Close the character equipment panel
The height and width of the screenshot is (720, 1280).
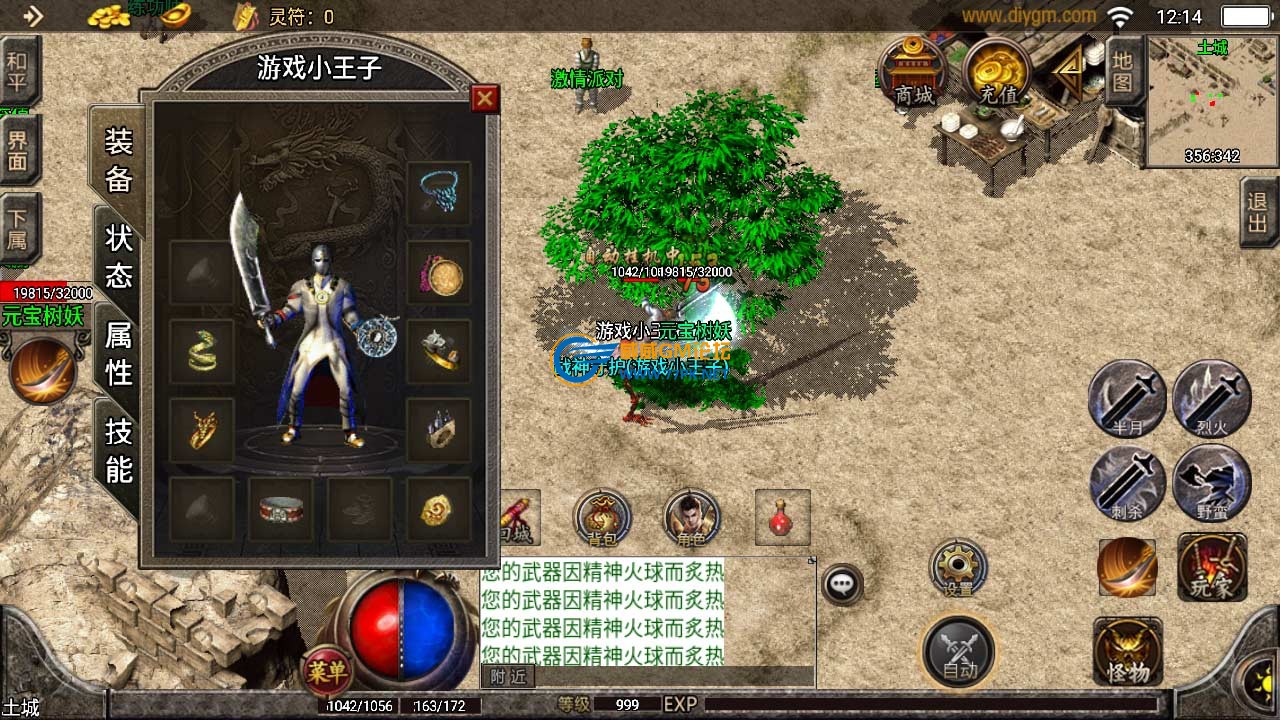(x=485, y=98)
